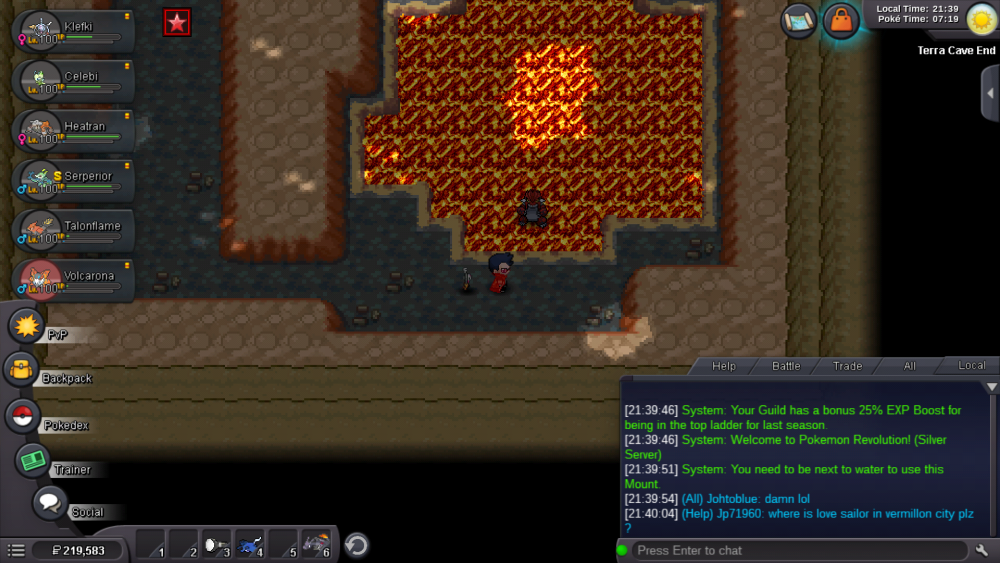
Task: Pick Volcarona in the party list
Action: (75, 280)
